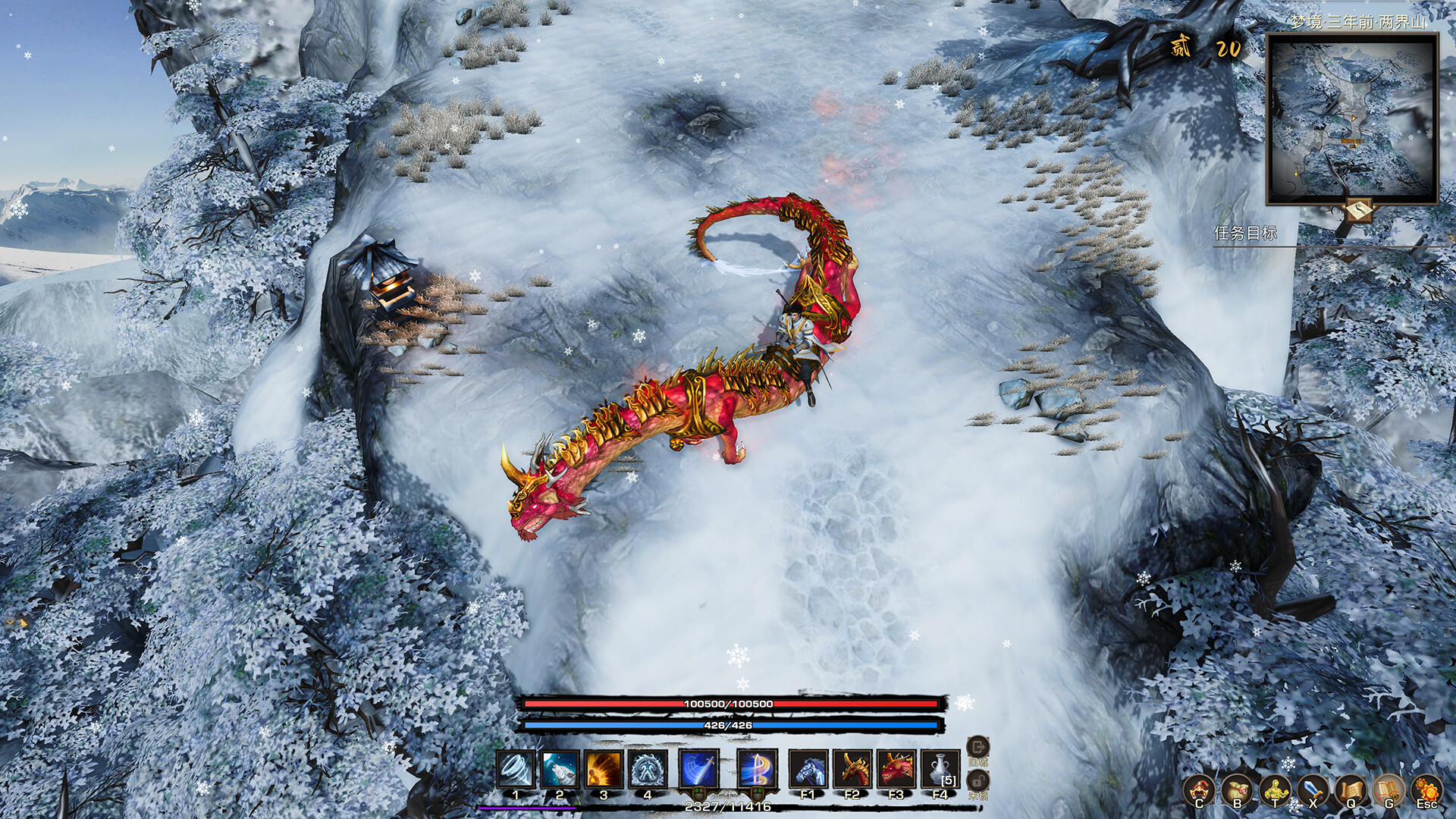Open the inventory bag icon labeled B

coord(1238,789)
